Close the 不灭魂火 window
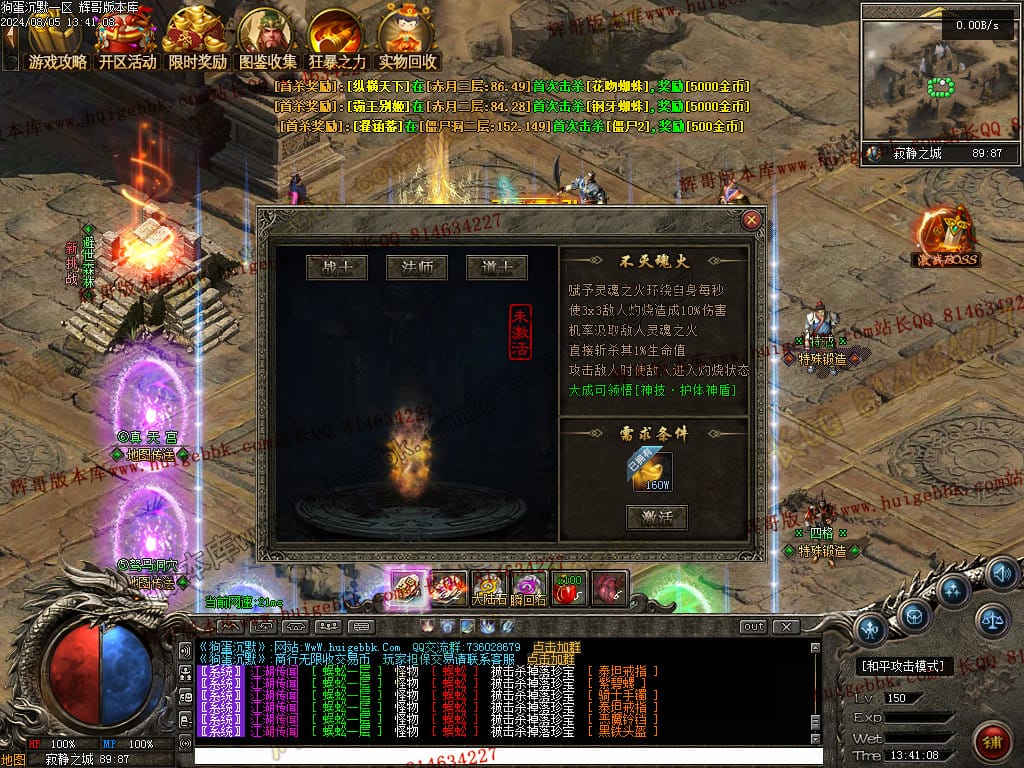Image resolution: width=1024 pixels, height=768 pixels. [x=752, y=220]
